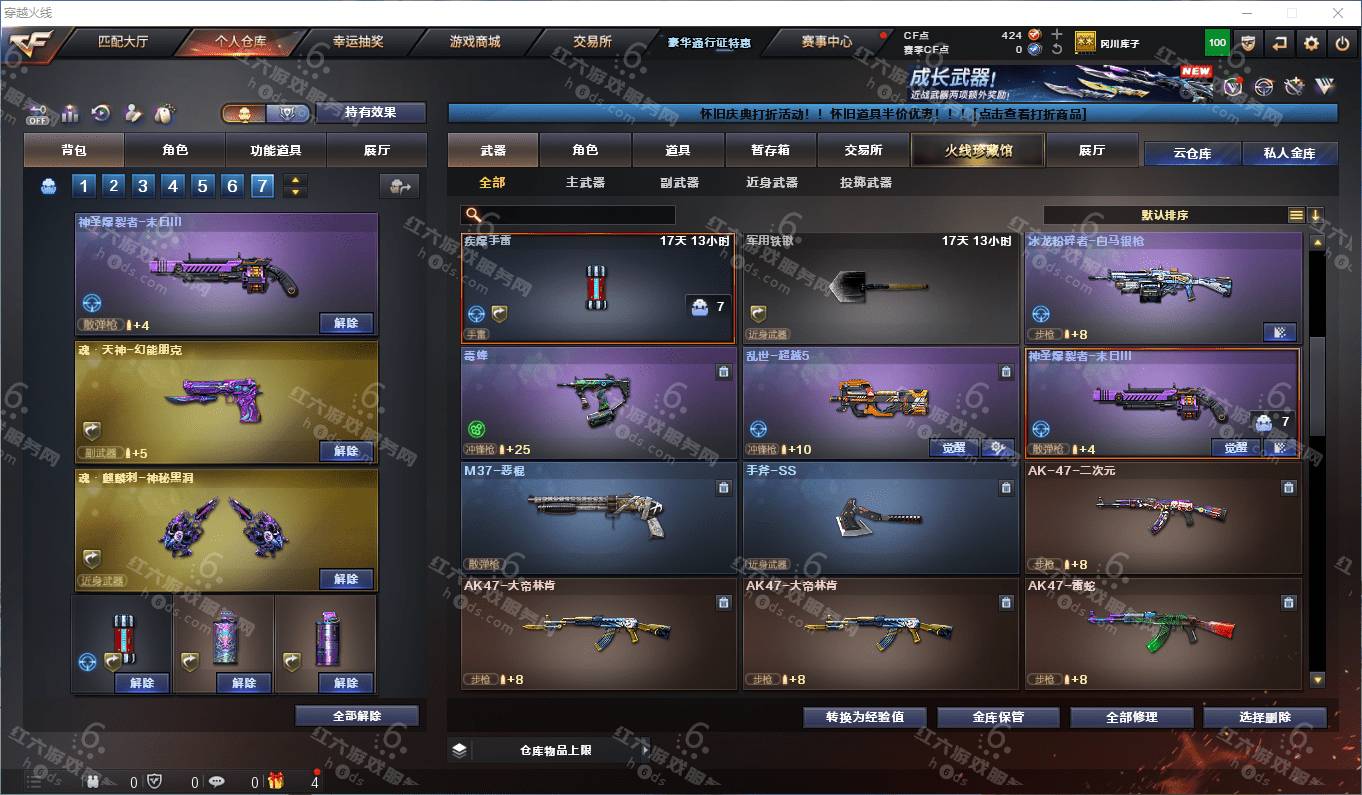The width and height of the screenshot is (1362, 795).
Task: Click the 持有效果 button
Action: (x=370, y=113)
